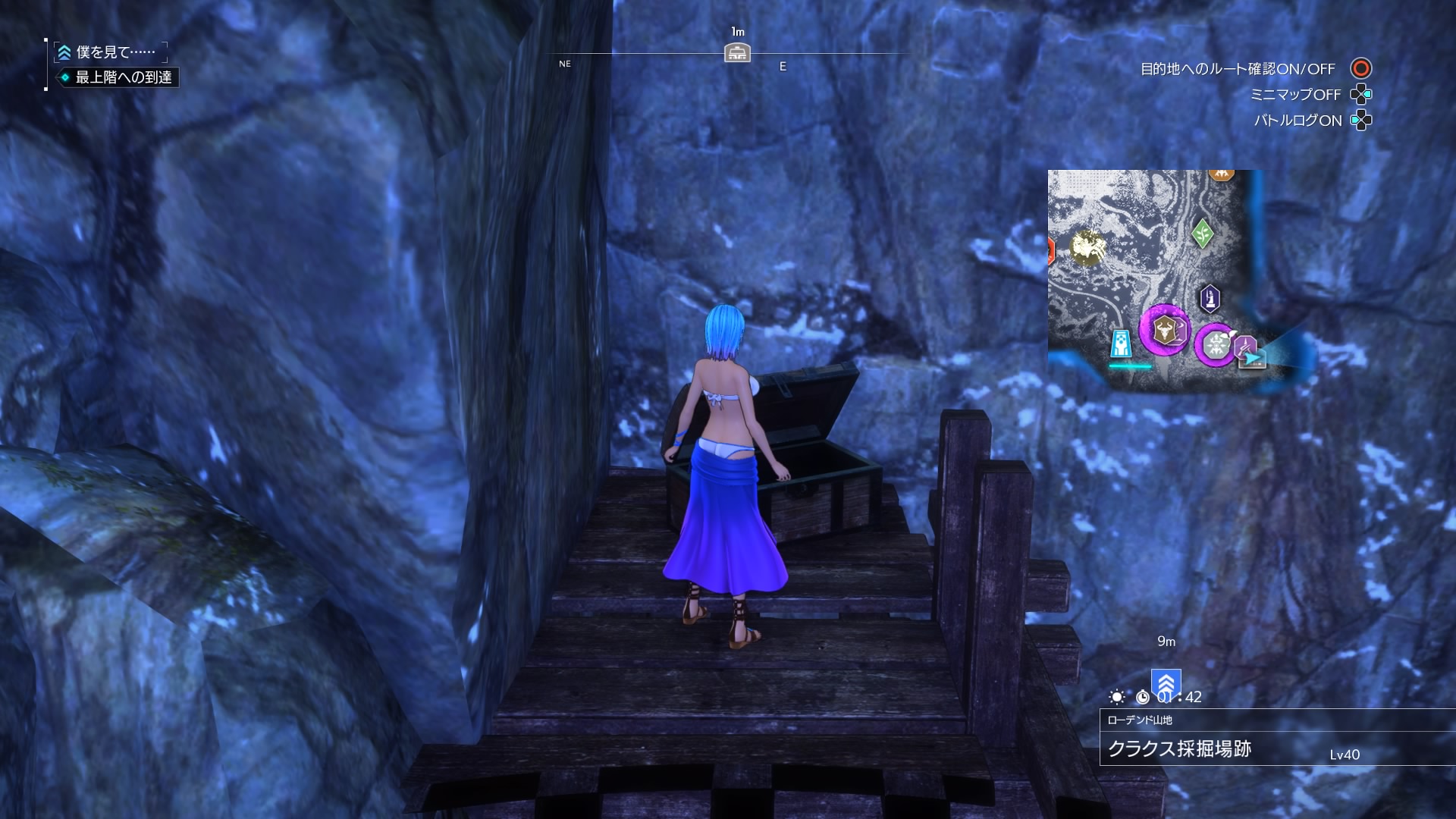Click the bull skull marker on minimap

1165,330
